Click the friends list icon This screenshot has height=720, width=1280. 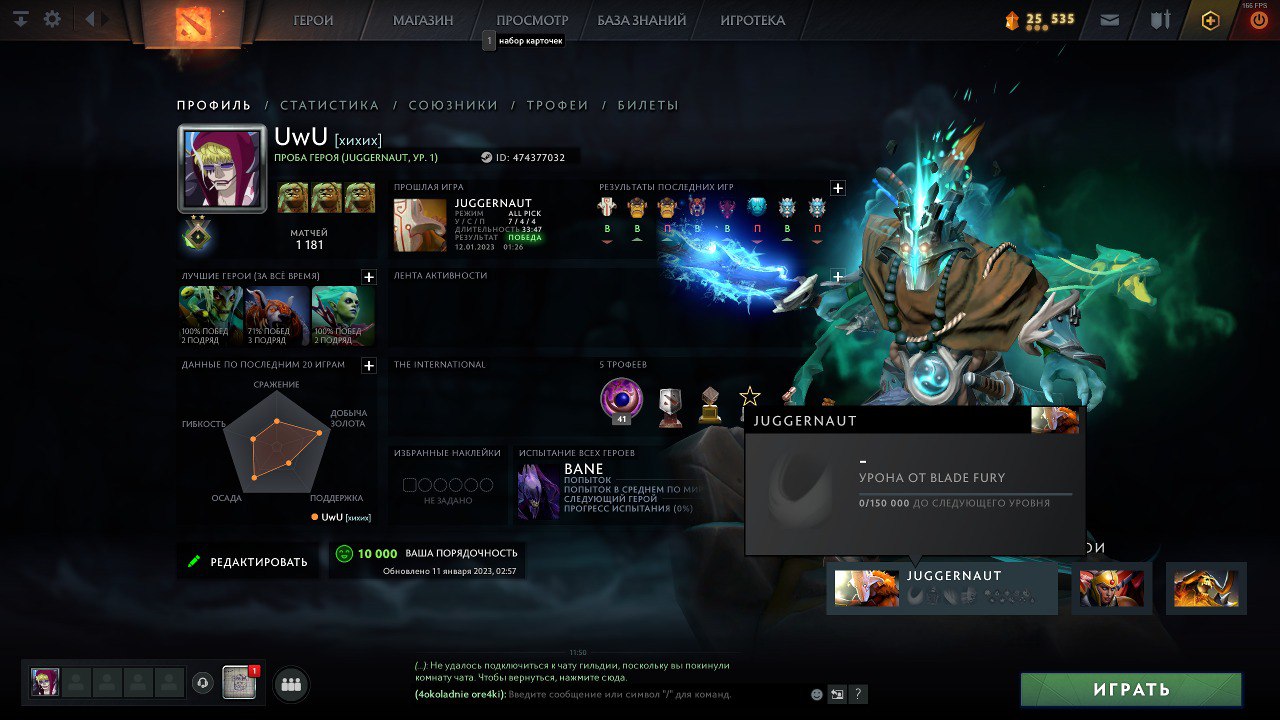[290, 685]
